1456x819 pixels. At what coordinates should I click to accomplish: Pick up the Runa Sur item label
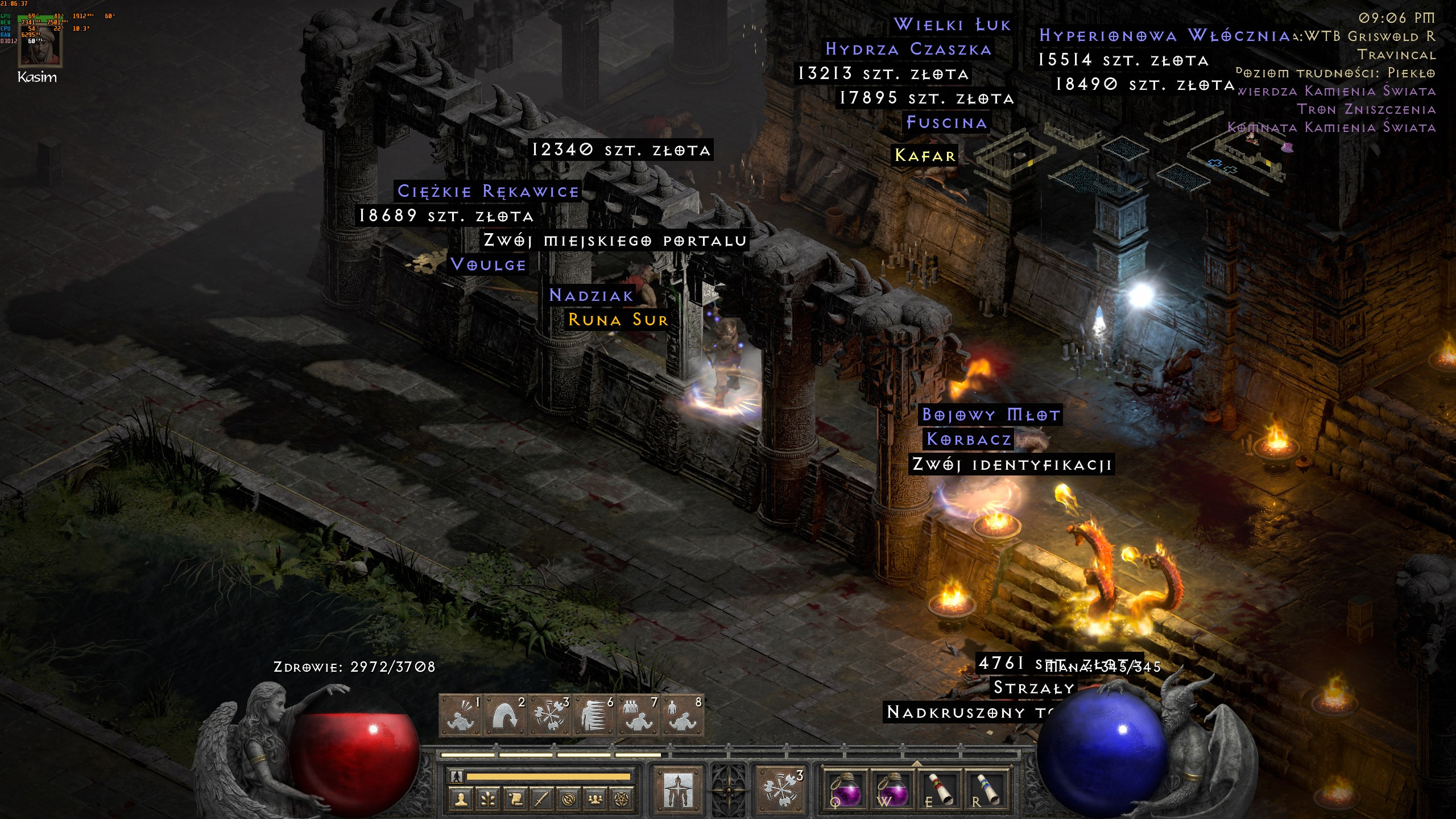tap(618, 320)
